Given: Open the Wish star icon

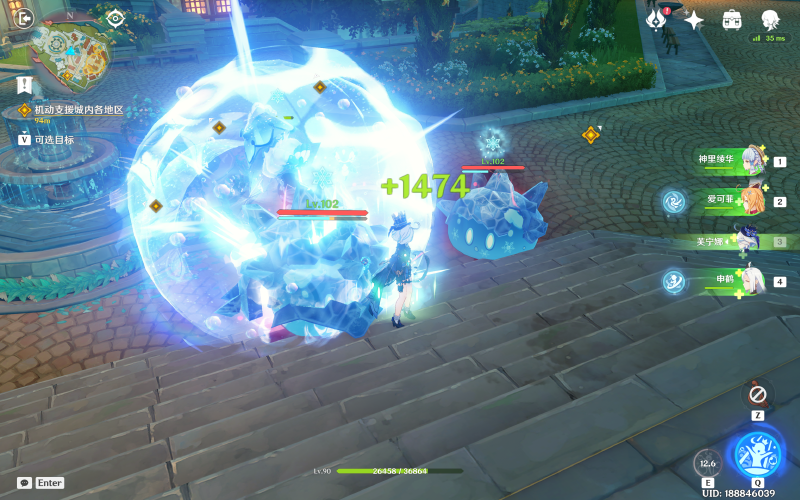Looking at the screenshot, I should pyautogui.click(x=693, y=19).
